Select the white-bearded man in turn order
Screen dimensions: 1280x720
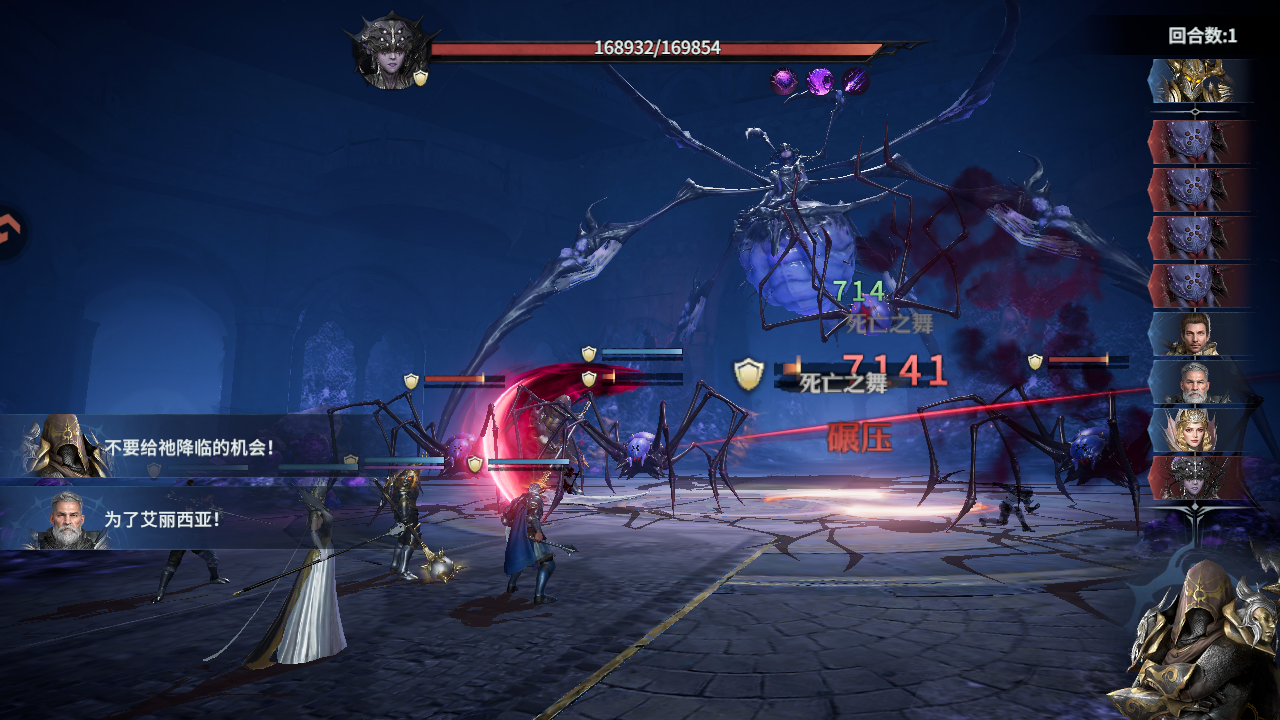1197,382
